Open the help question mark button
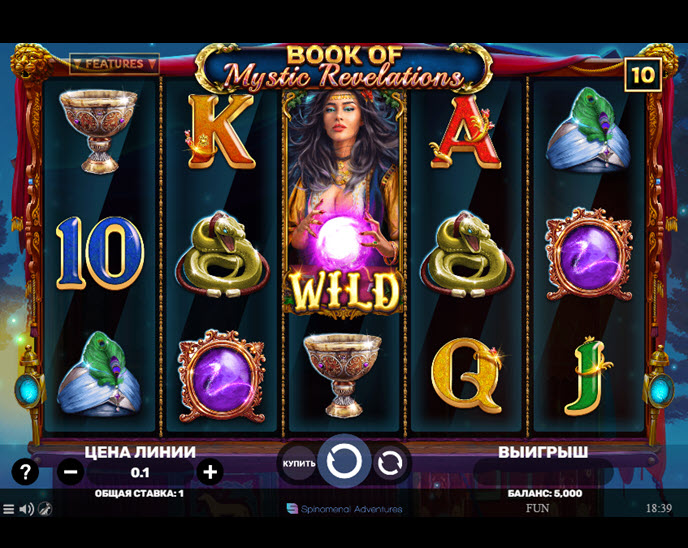Viewport: 688px width, 548px height. click(x=25, y=472)
